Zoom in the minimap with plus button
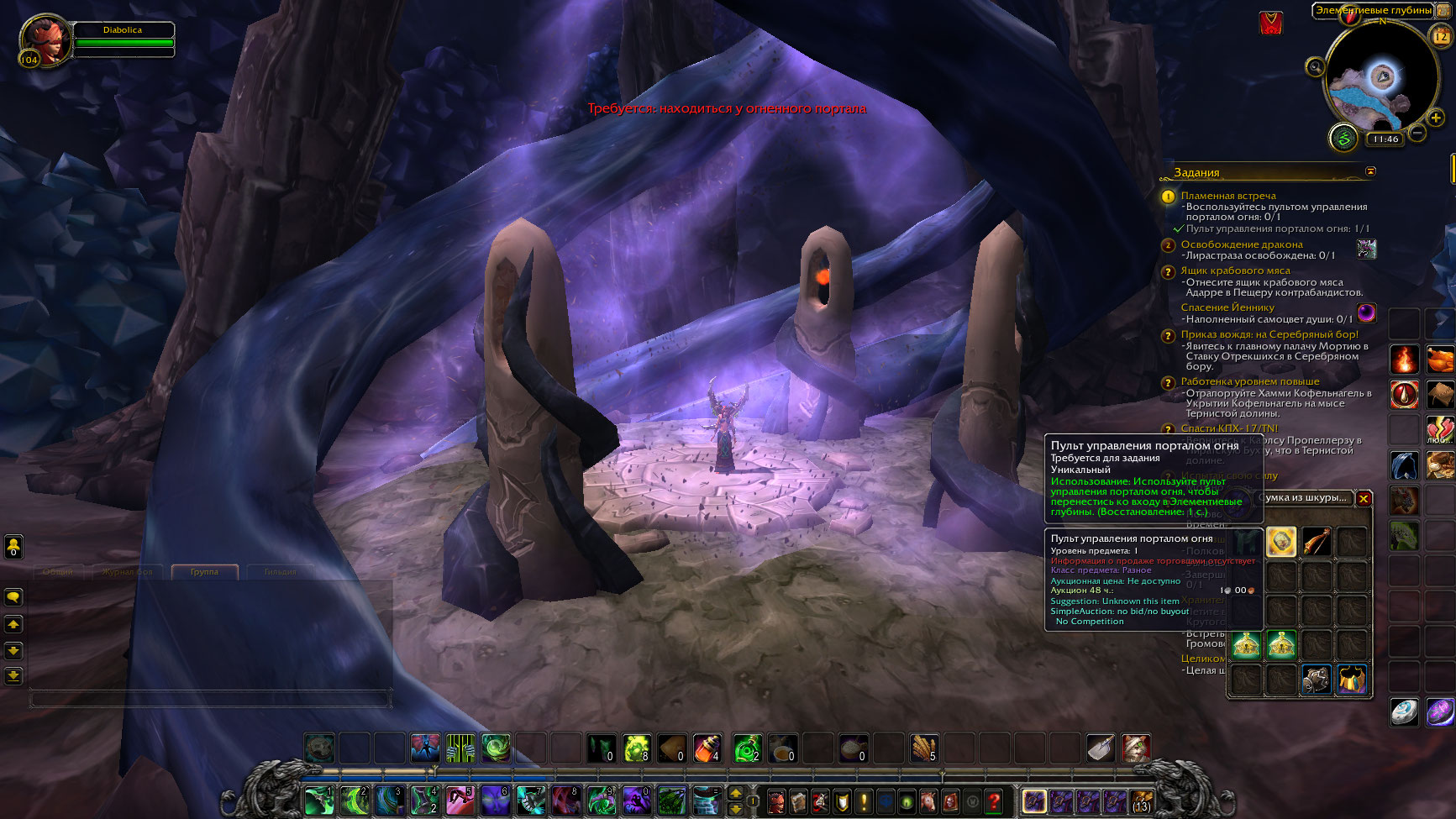The width and height of the screenshot is (1456, 819). click(1436, 118)
